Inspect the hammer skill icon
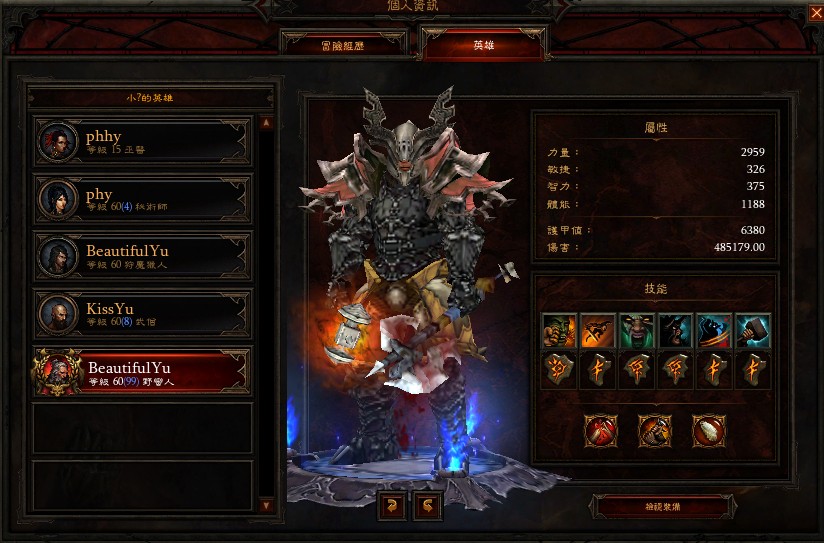Screen dimensions: 824x543 click(753, 330)
